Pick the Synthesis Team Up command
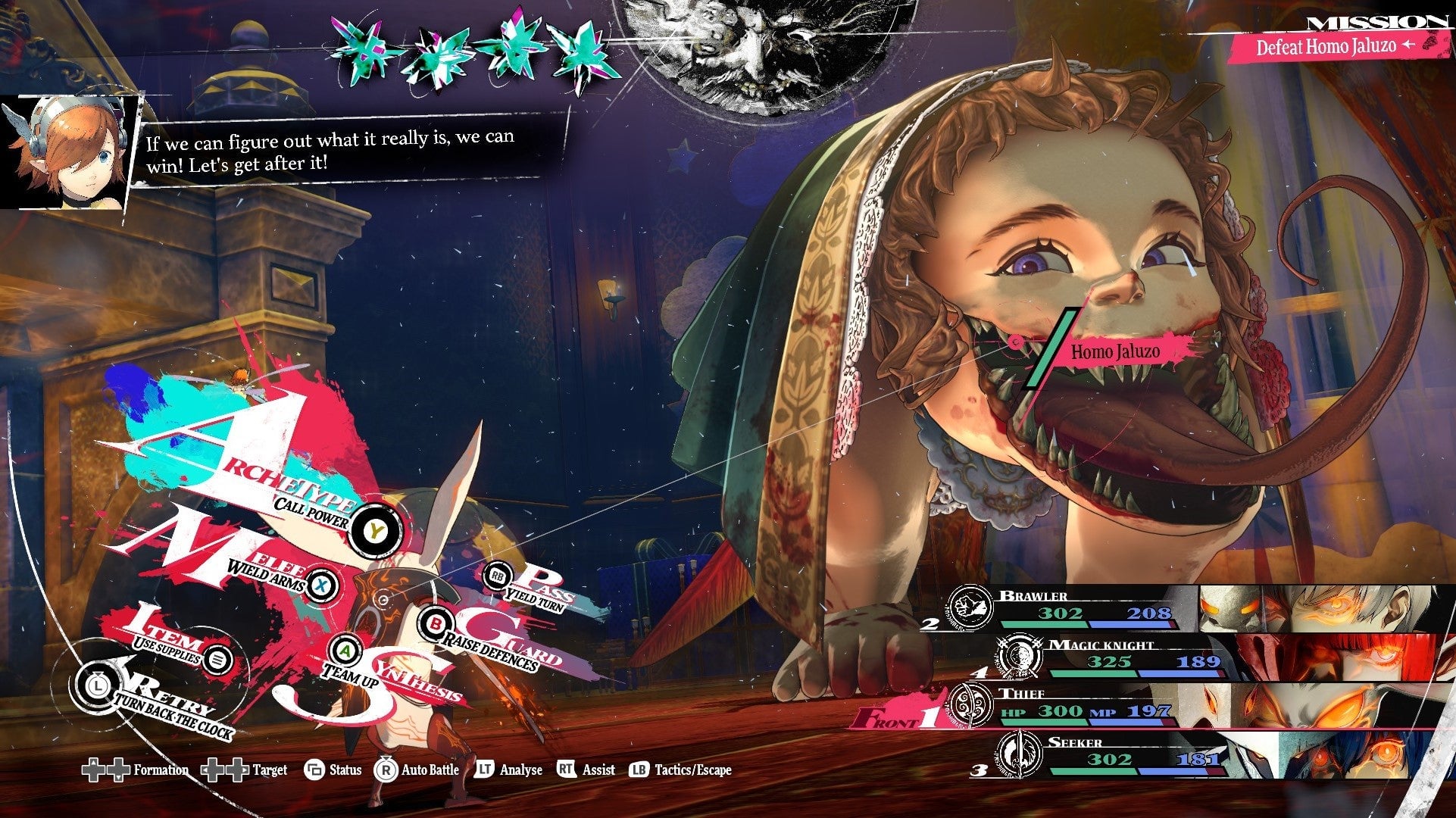 click(x=345, y=651)
